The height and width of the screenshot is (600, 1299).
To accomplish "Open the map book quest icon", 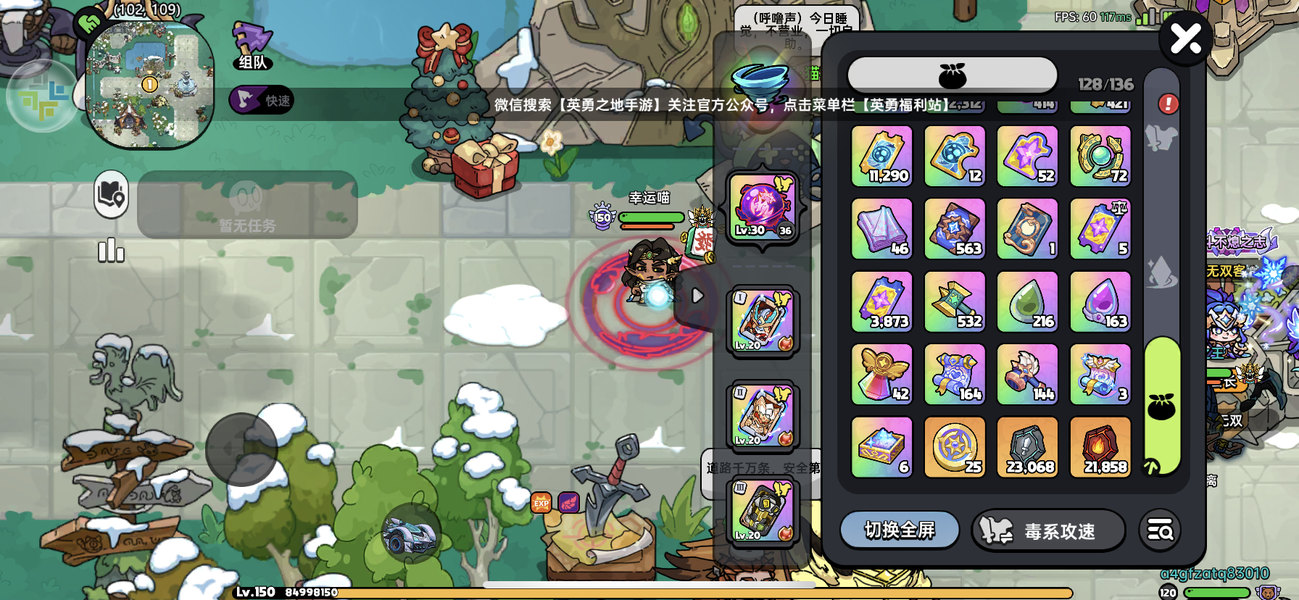I will pos(111,195).
